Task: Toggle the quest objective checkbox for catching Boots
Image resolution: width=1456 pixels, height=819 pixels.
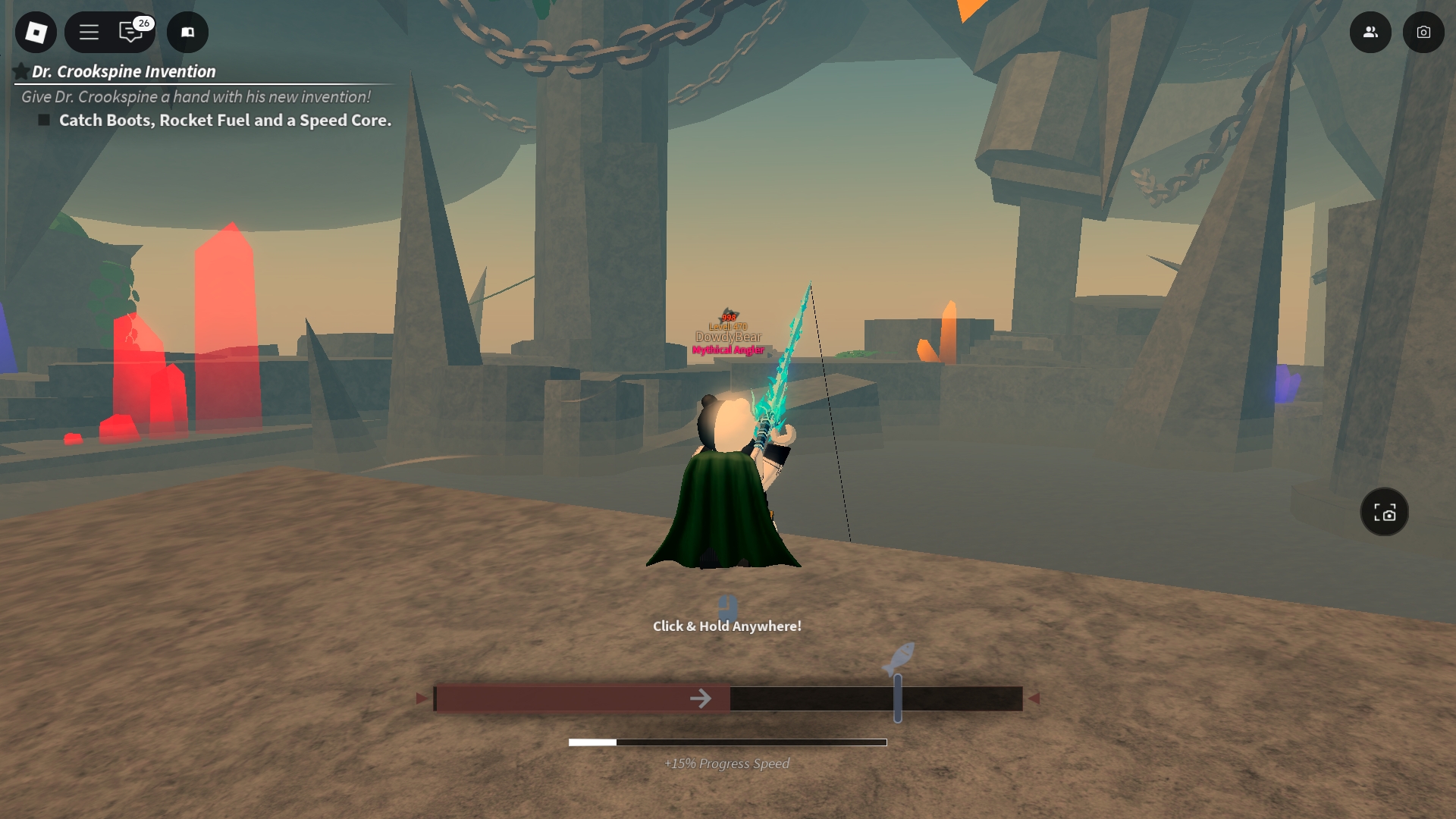Action: point(43,120)
